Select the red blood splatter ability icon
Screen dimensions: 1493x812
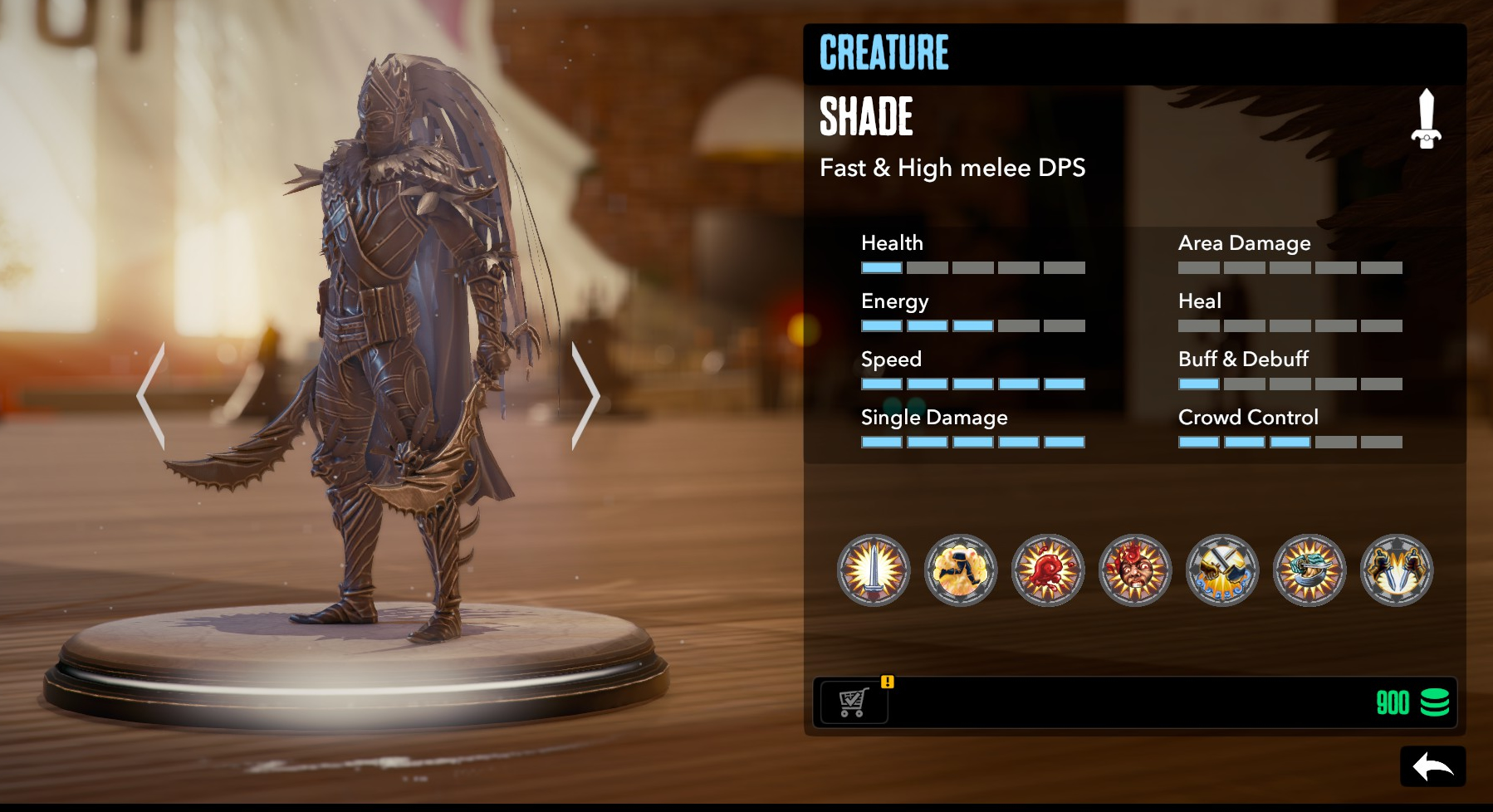coord(1048,570)
